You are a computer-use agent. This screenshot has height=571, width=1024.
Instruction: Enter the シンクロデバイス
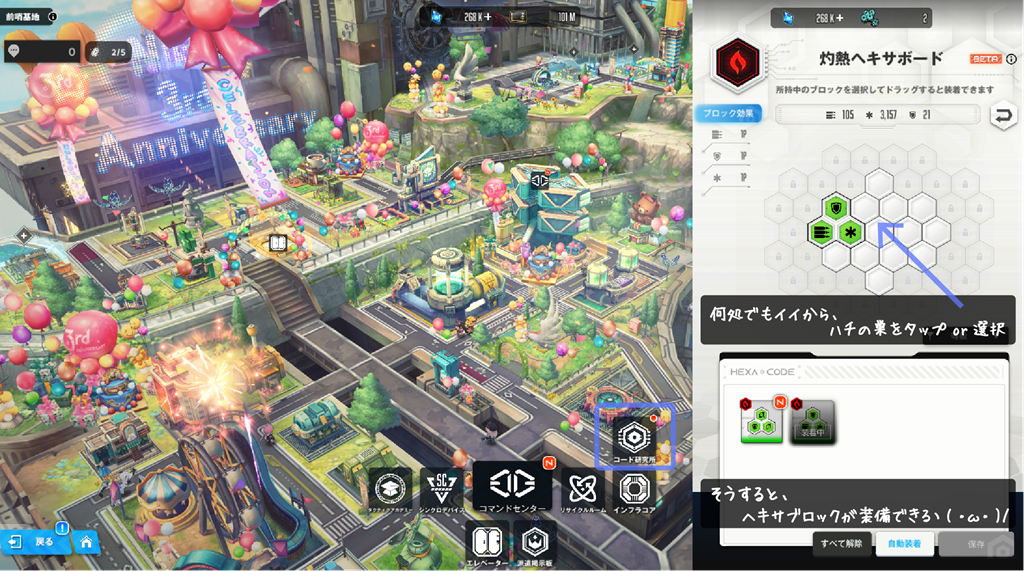click(x=441, y=491)
